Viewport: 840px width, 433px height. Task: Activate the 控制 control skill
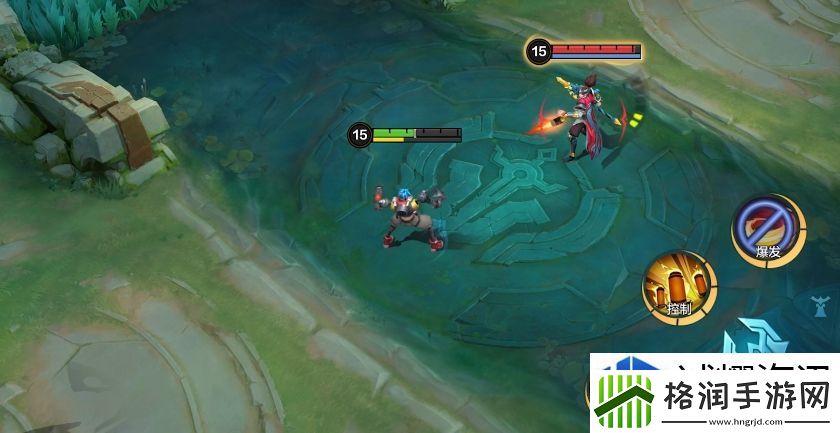679,285
